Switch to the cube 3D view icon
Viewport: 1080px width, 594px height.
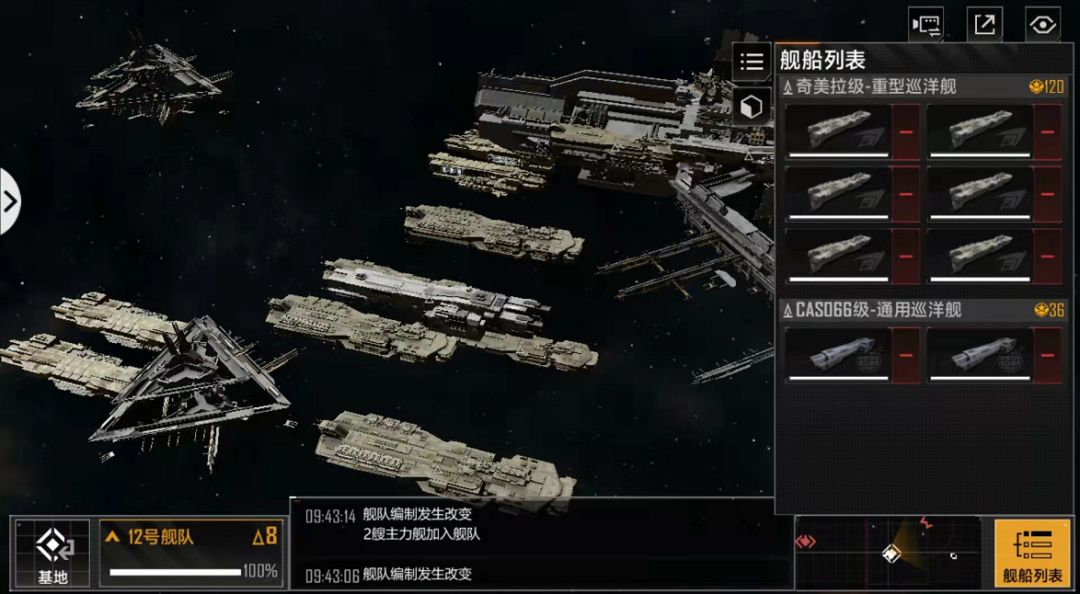tap(751, 106)
